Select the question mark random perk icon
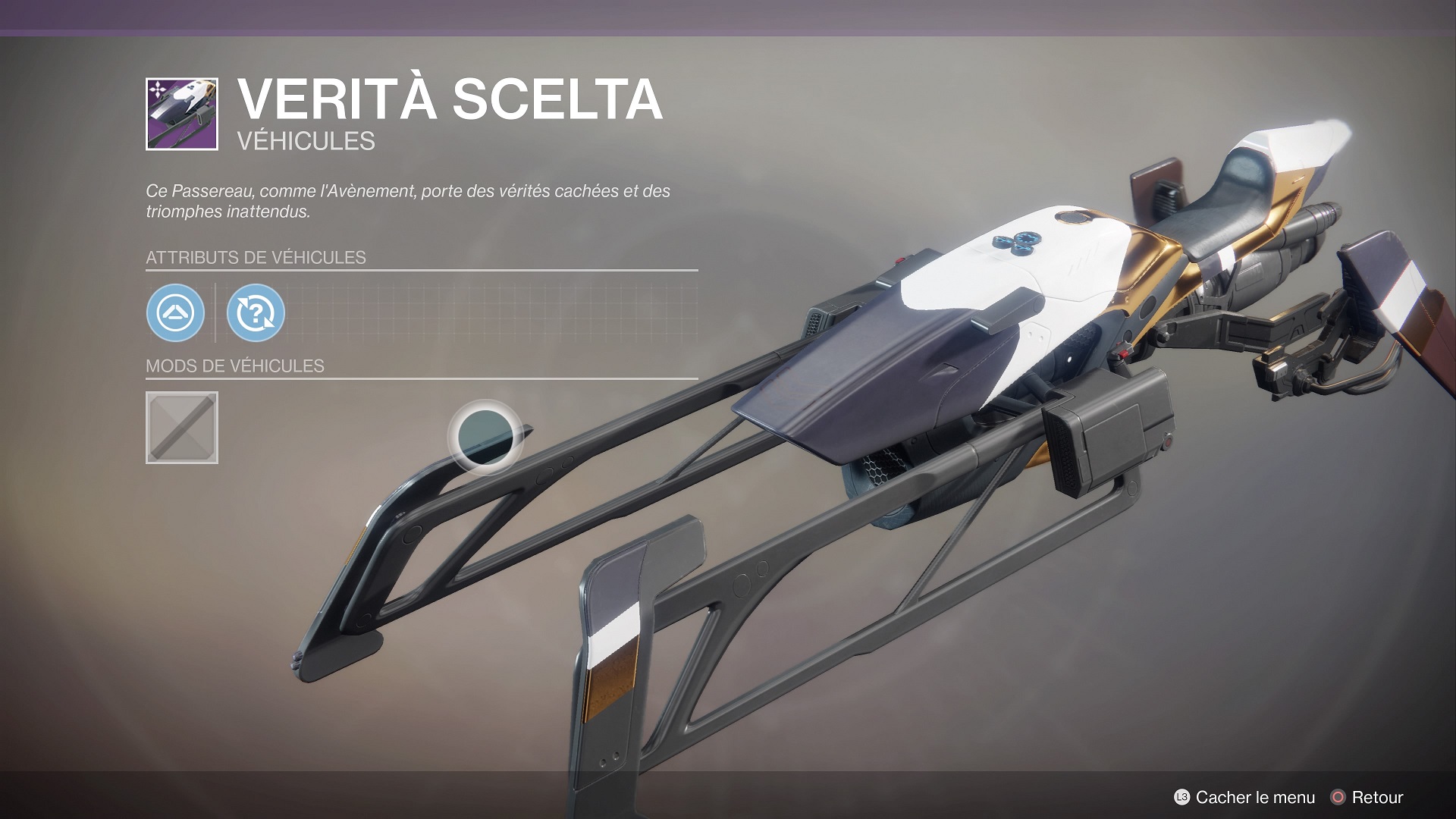 pos(256,312)
